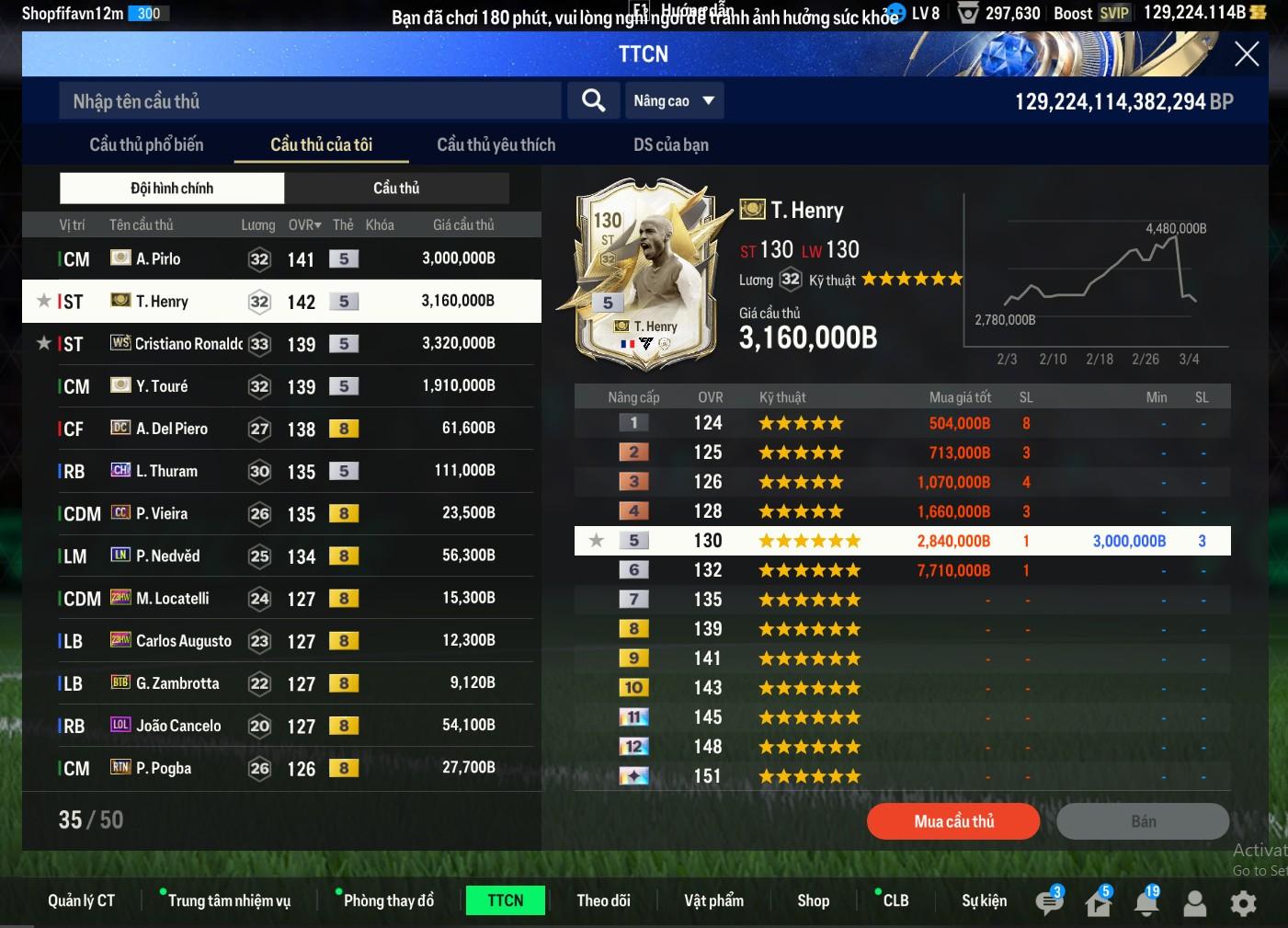
Task: Sort players by OVR column header
Action: pyautogui.click(x=304, y=225)
